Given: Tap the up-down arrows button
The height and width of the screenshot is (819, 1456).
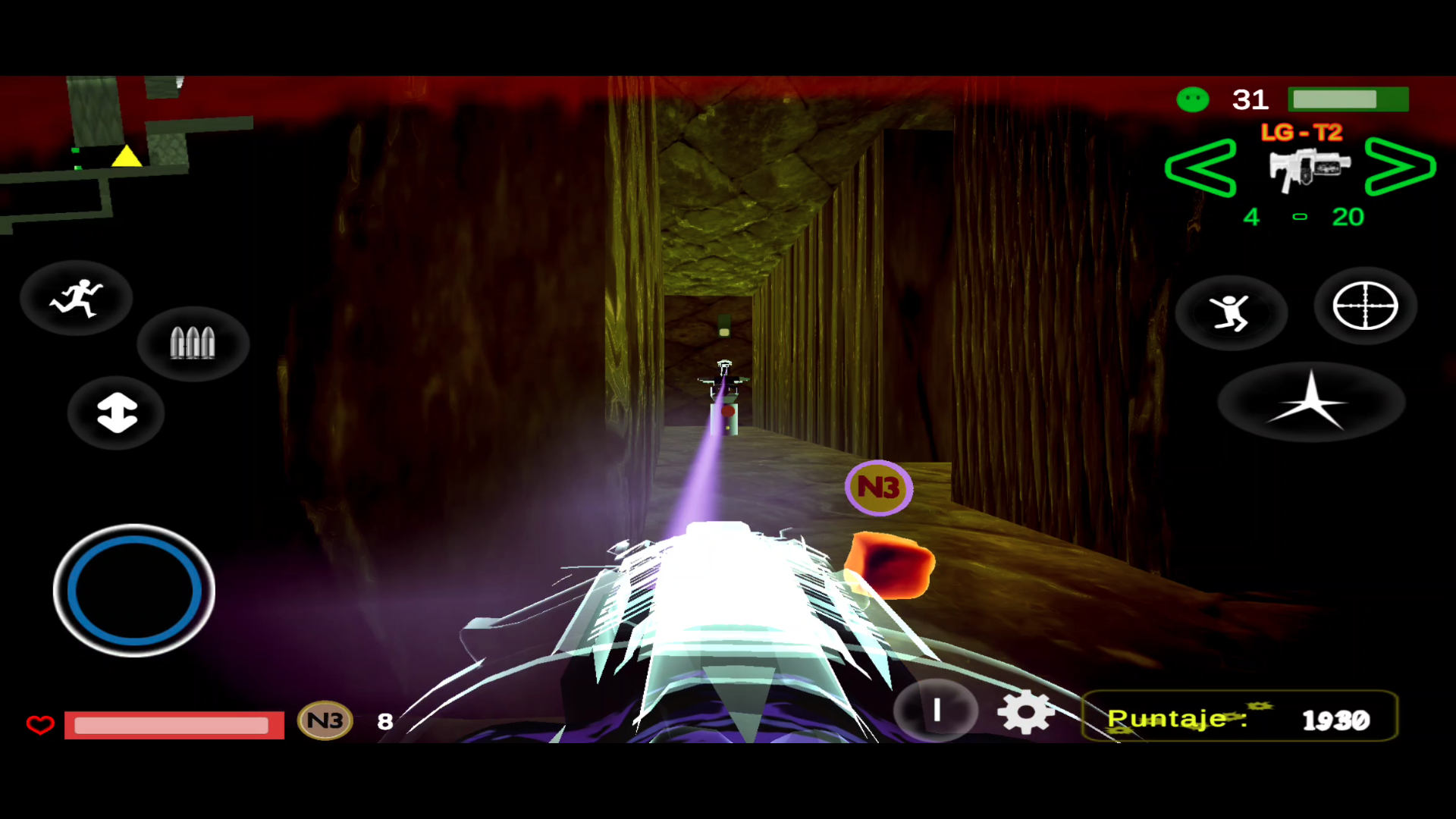Looking at the screenshot, I should pyautogui.click(x=117, y=413).
